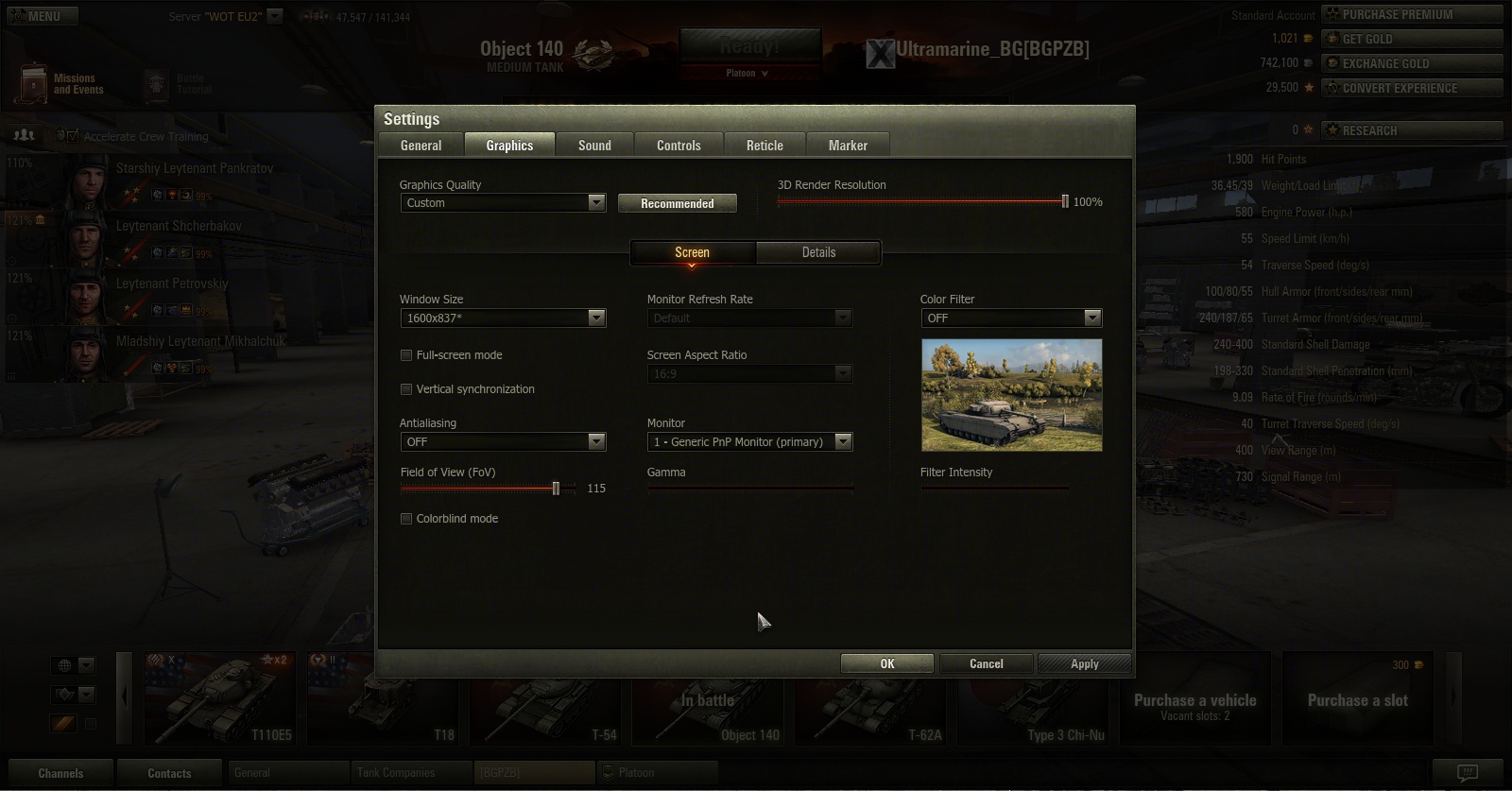The height and width of the screenshot is (791, 1512).
Task: Cancel the settings dialog
Action: 986,663
